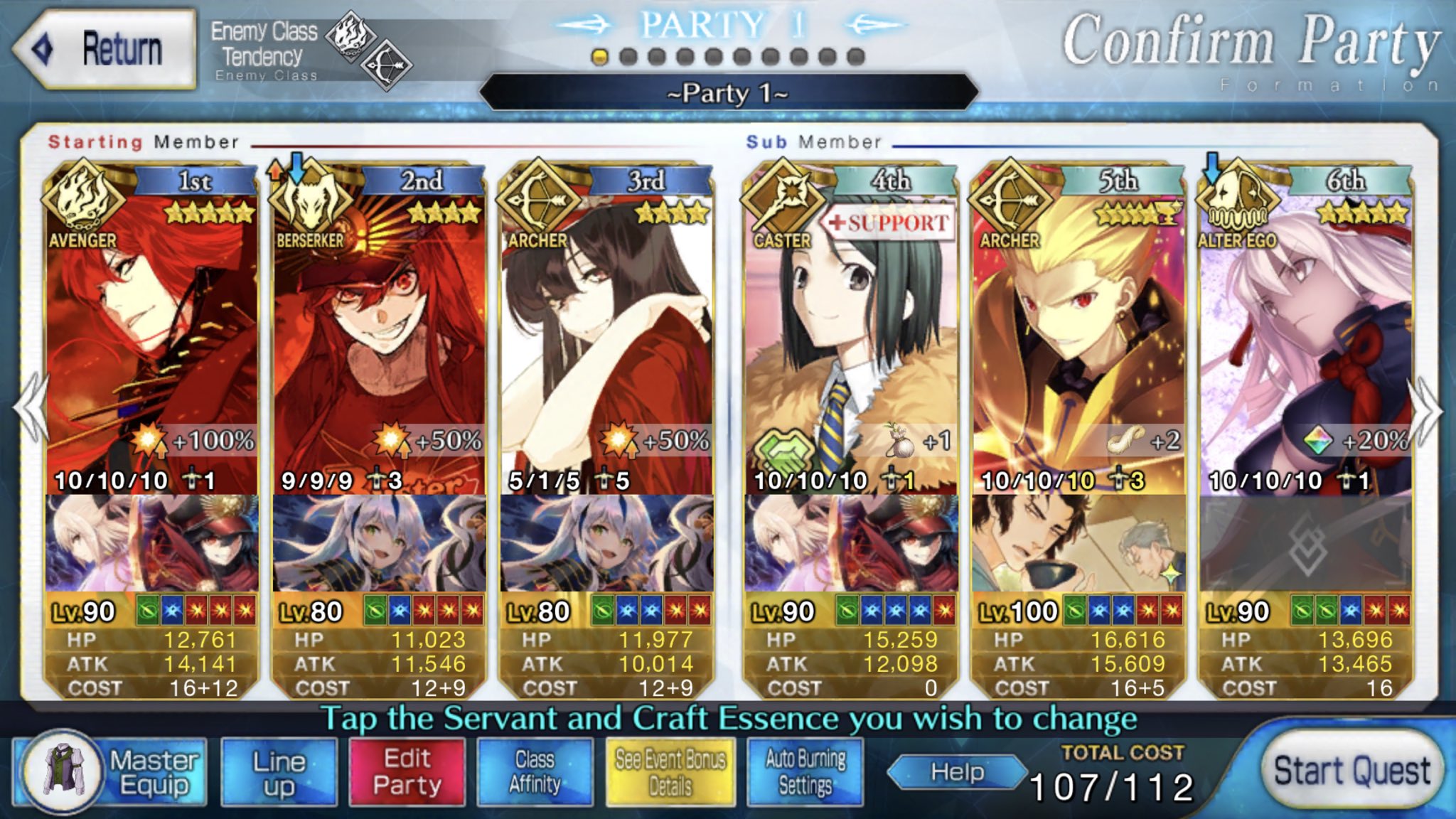Click the Caster class icon on fourth card
Image resolution: width=1456 pixels, height=819 pixels.
point(782,201)
